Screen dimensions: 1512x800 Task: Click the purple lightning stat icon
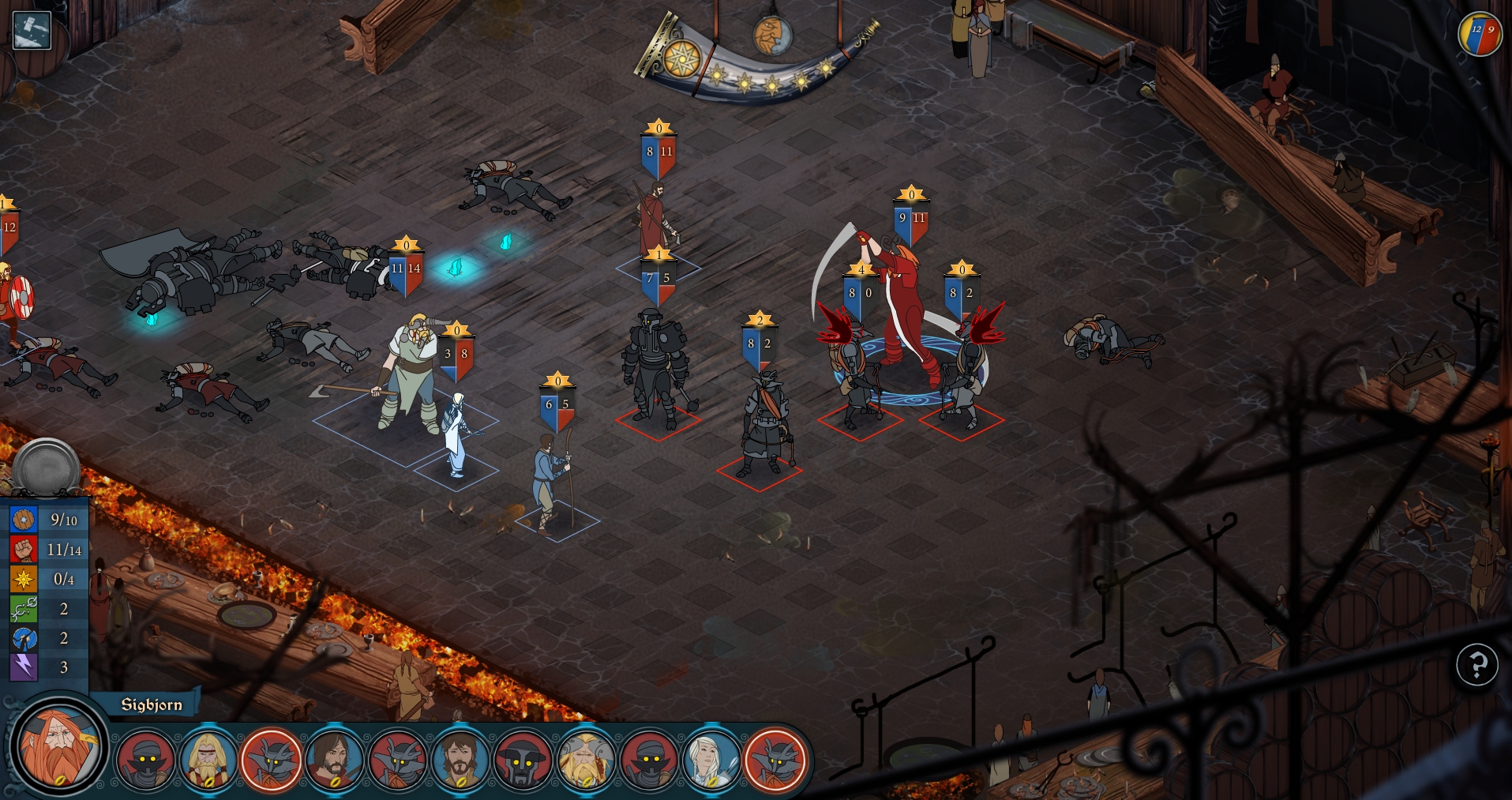point(22,668)
